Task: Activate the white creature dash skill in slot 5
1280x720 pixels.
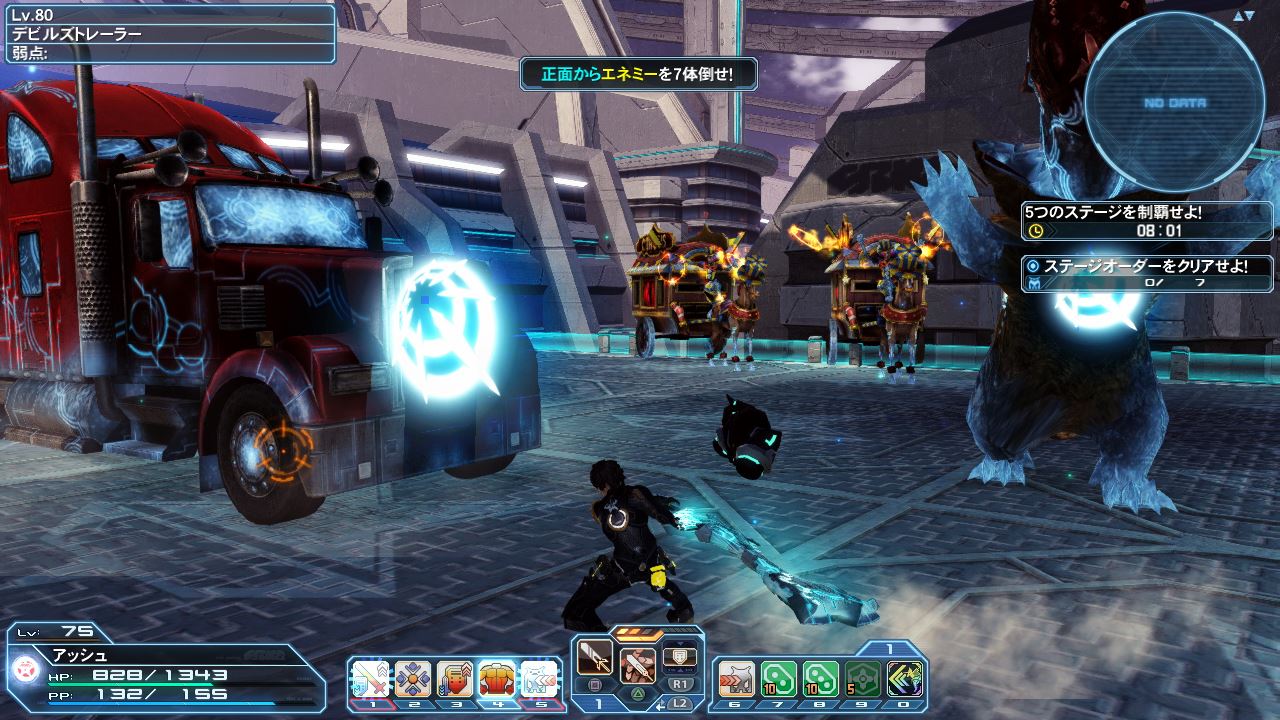Action: click(540, 678)
